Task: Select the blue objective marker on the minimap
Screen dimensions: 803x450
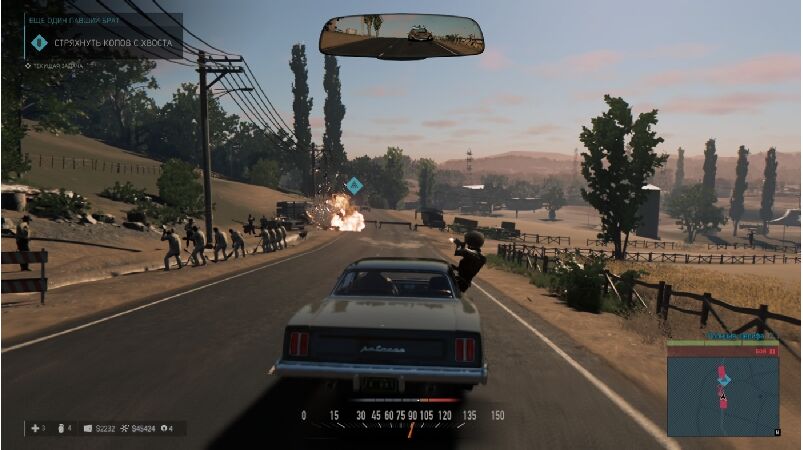Action: [x=725, y=380]
